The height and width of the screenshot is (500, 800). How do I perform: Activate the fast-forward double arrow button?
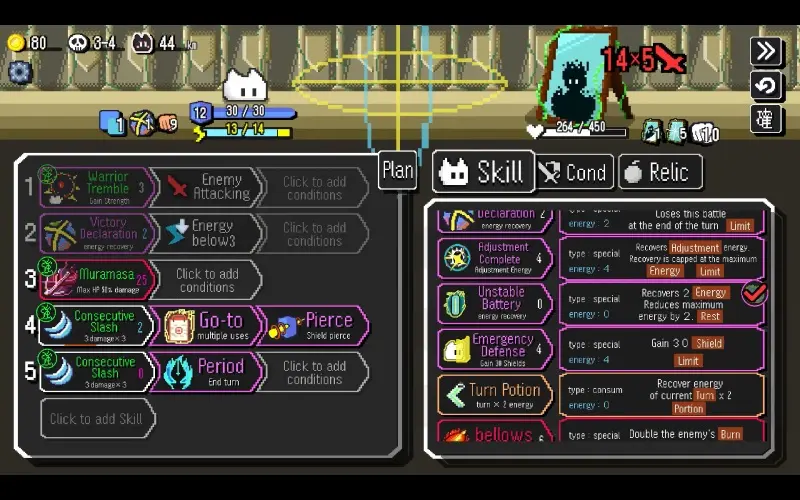pyautogui.click(x=766, y=51)
